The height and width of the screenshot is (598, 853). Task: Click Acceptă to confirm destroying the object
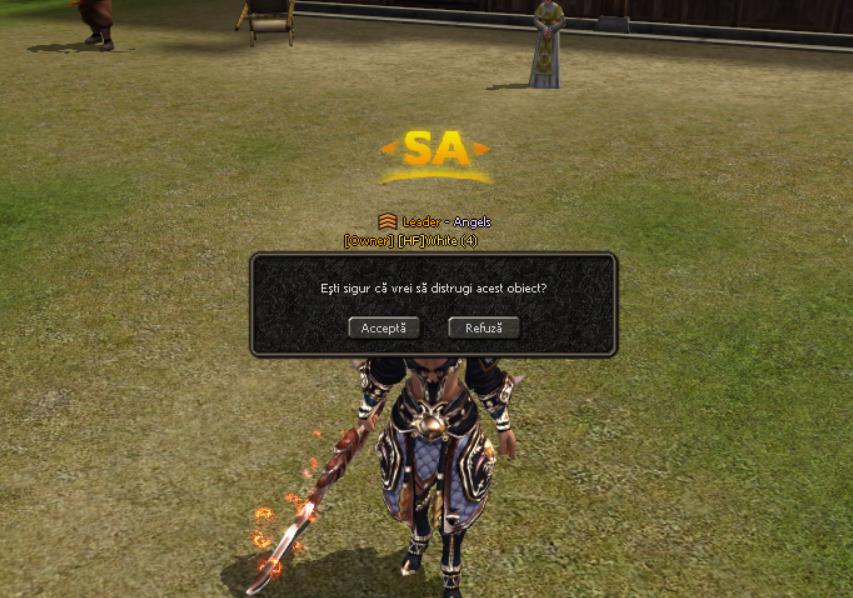click(x=384, y=328)
